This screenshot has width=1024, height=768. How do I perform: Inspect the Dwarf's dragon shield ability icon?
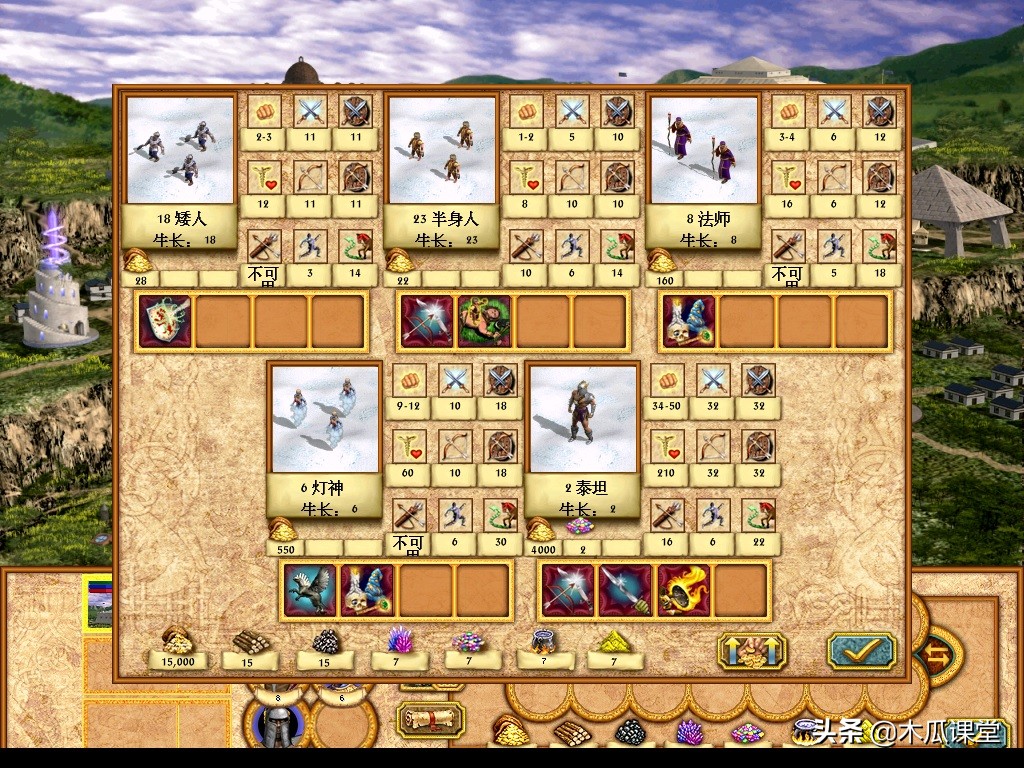(x=166, y=321)
